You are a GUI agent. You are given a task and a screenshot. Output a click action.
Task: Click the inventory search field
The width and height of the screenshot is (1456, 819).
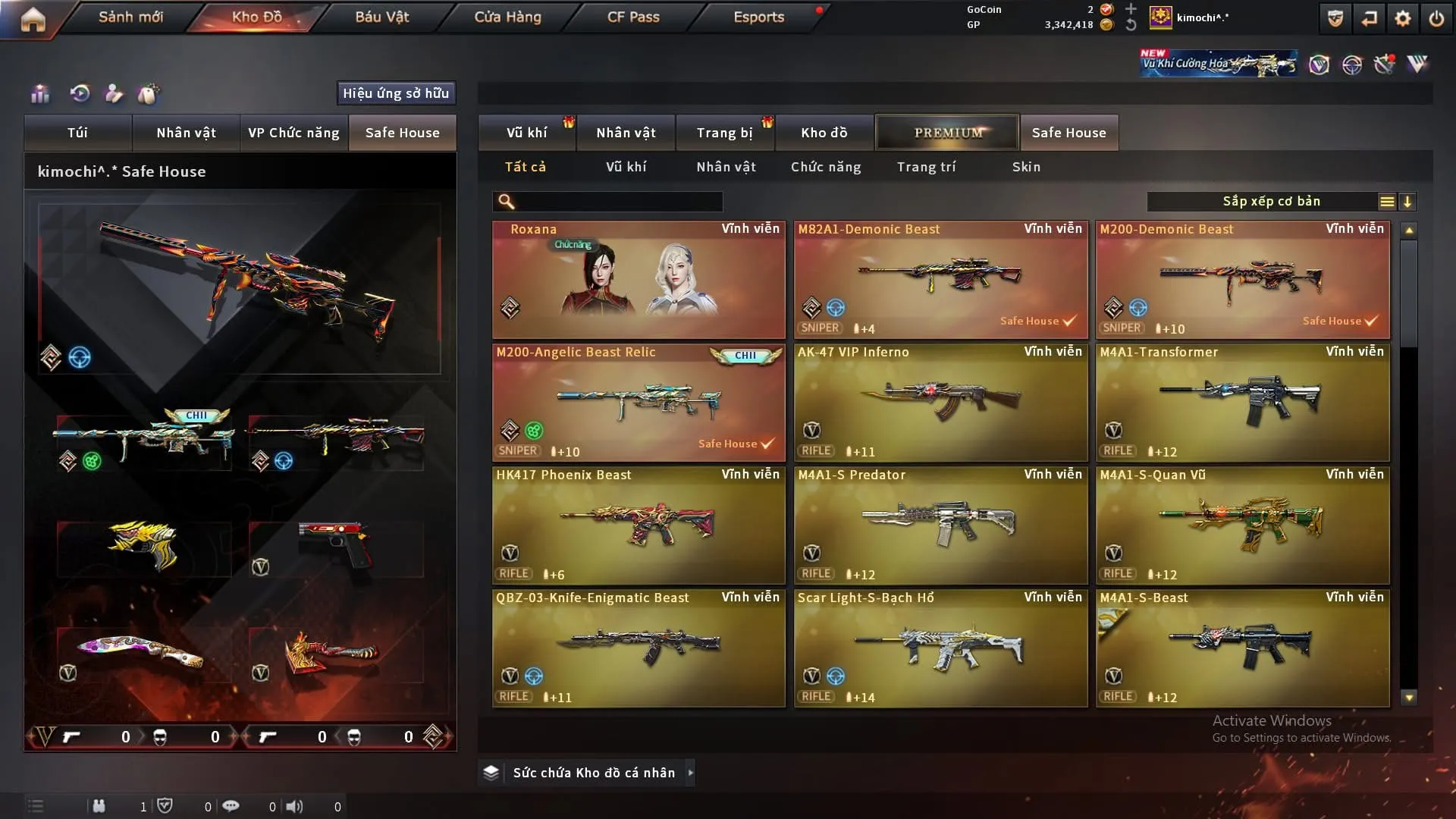tap(618, 202)
